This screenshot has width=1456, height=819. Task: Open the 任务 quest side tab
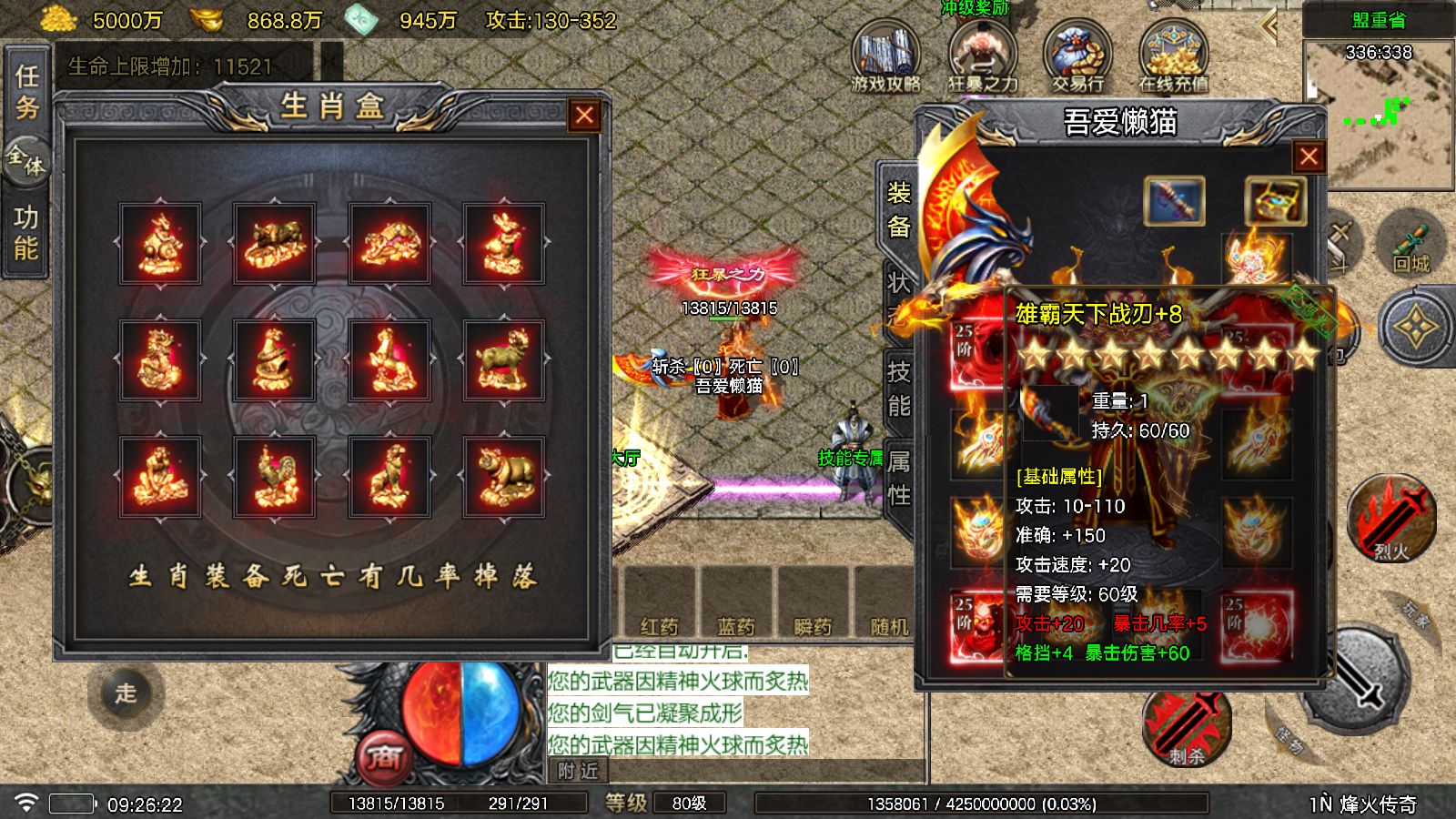tap(26, 91)
